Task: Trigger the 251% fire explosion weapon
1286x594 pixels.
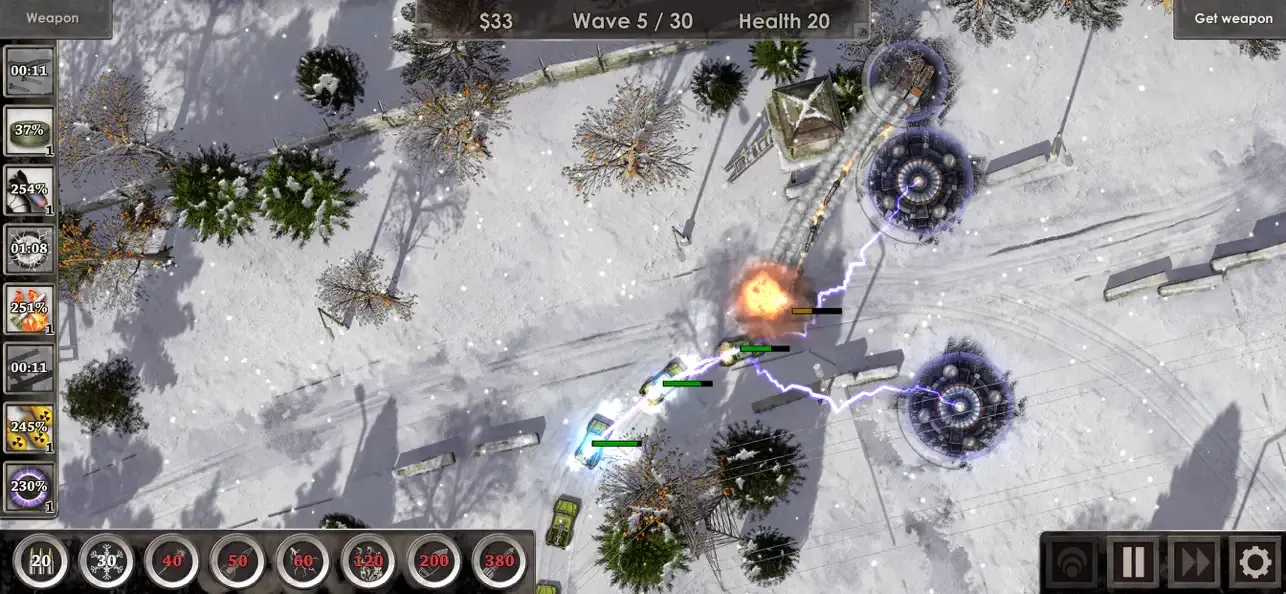Action: point(29,308)
